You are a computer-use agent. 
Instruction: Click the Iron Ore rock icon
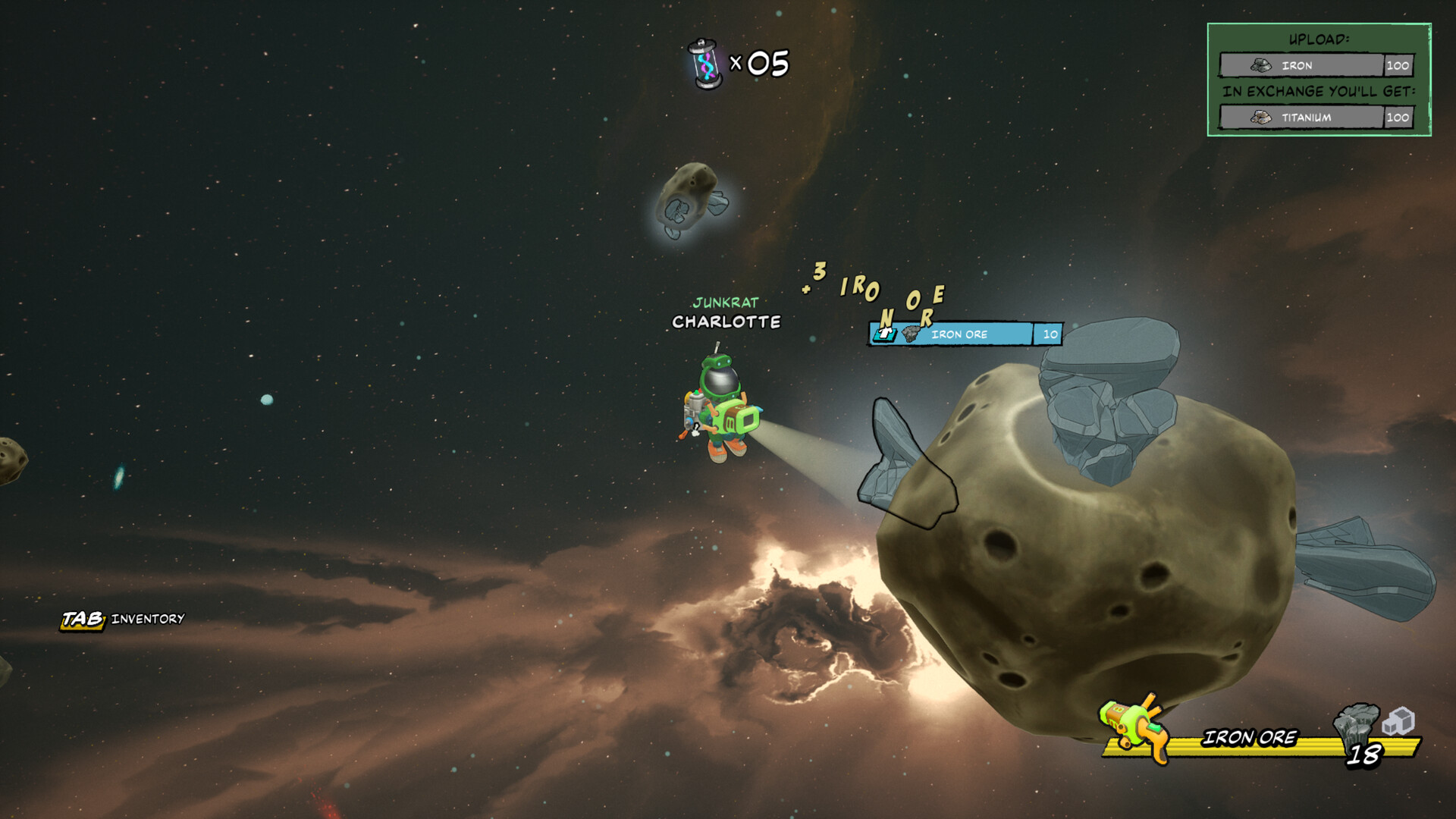point(1355,724)
